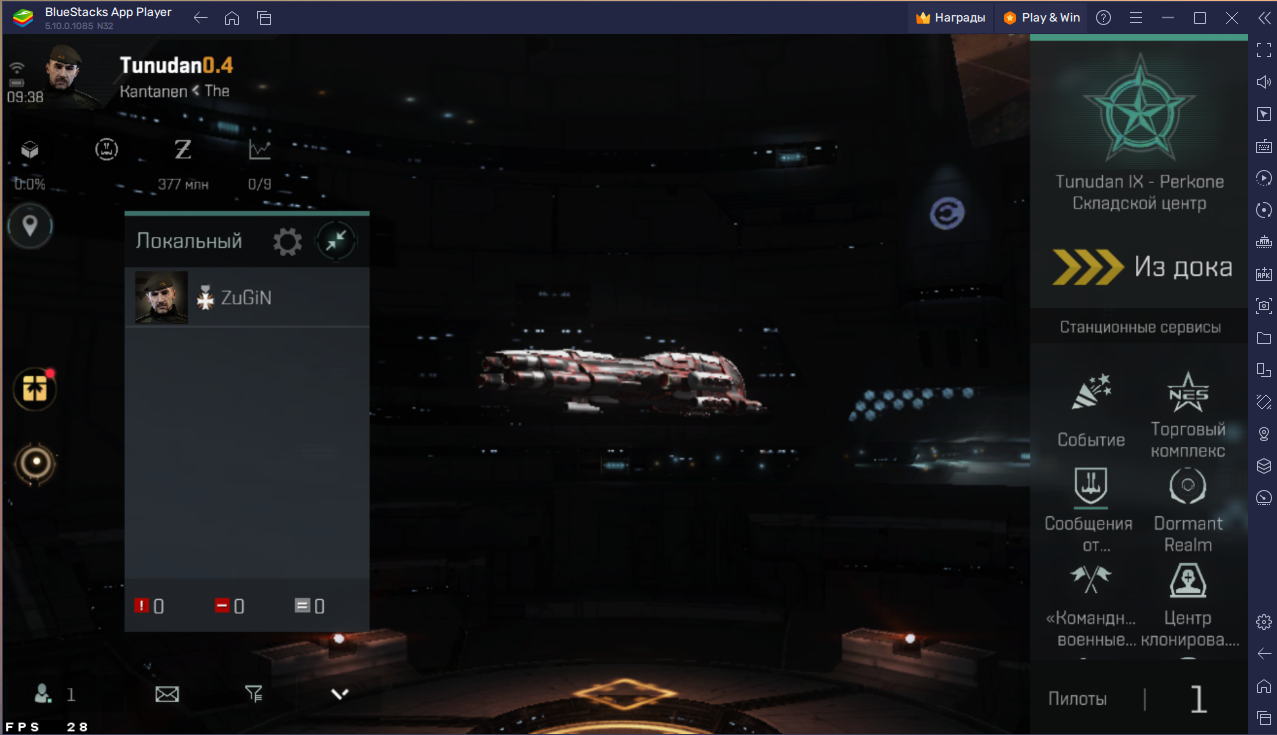Open the character portrait menu
The image size is (1277, 735).
[x=72, y=75]
